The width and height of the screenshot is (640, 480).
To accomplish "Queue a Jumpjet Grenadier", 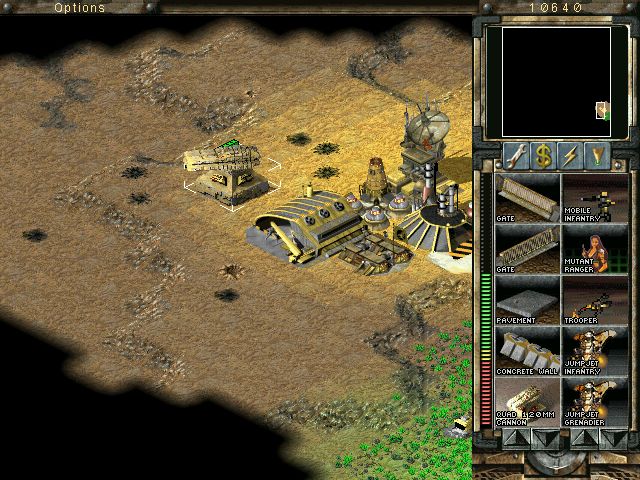I will pyautogui.click(x=594, y=403).
